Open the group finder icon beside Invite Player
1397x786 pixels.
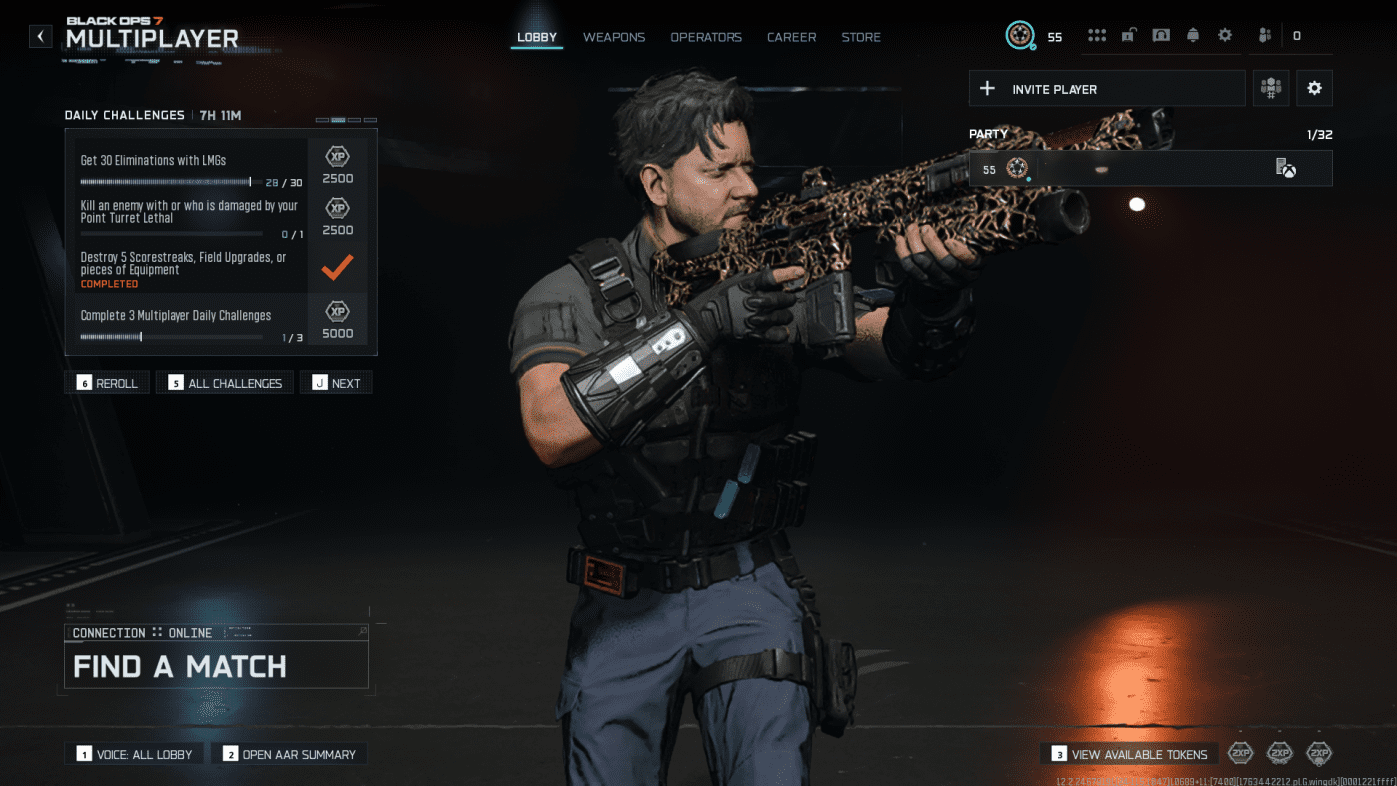(1270, 88)
